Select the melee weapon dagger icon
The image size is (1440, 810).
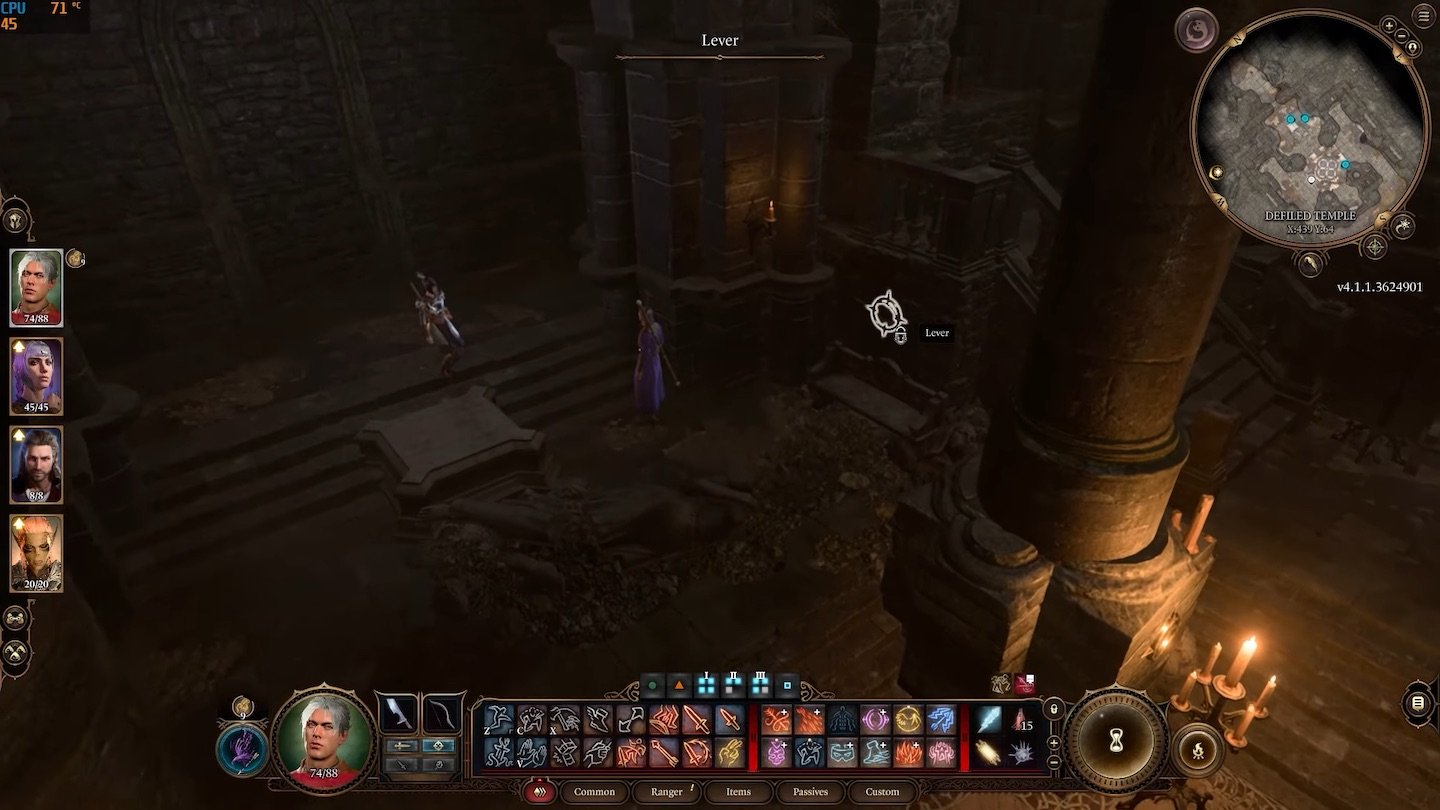click(x=400, y=715)
